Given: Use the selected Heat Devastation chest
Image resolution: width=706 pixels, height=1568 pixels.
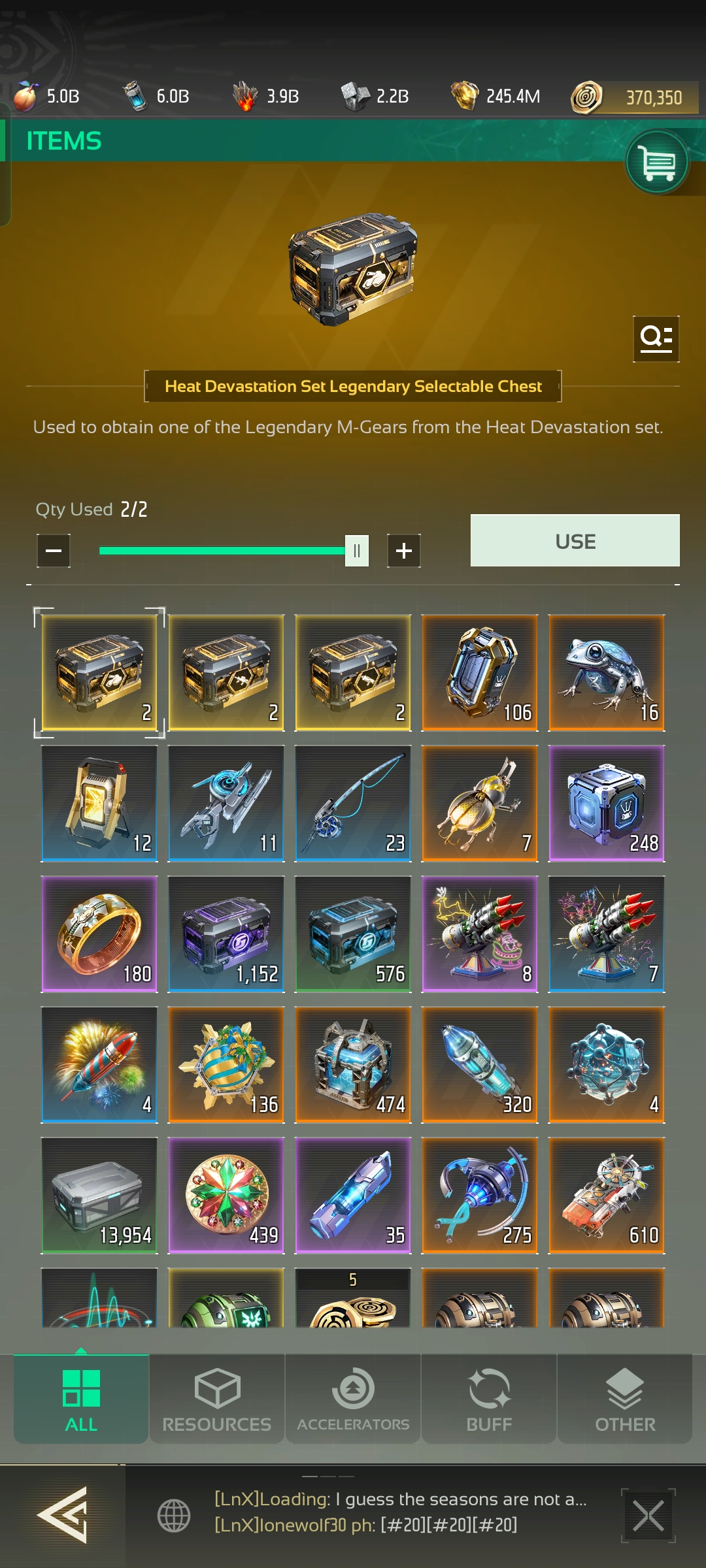Looking at the screenshot, I should pos(575,541).
